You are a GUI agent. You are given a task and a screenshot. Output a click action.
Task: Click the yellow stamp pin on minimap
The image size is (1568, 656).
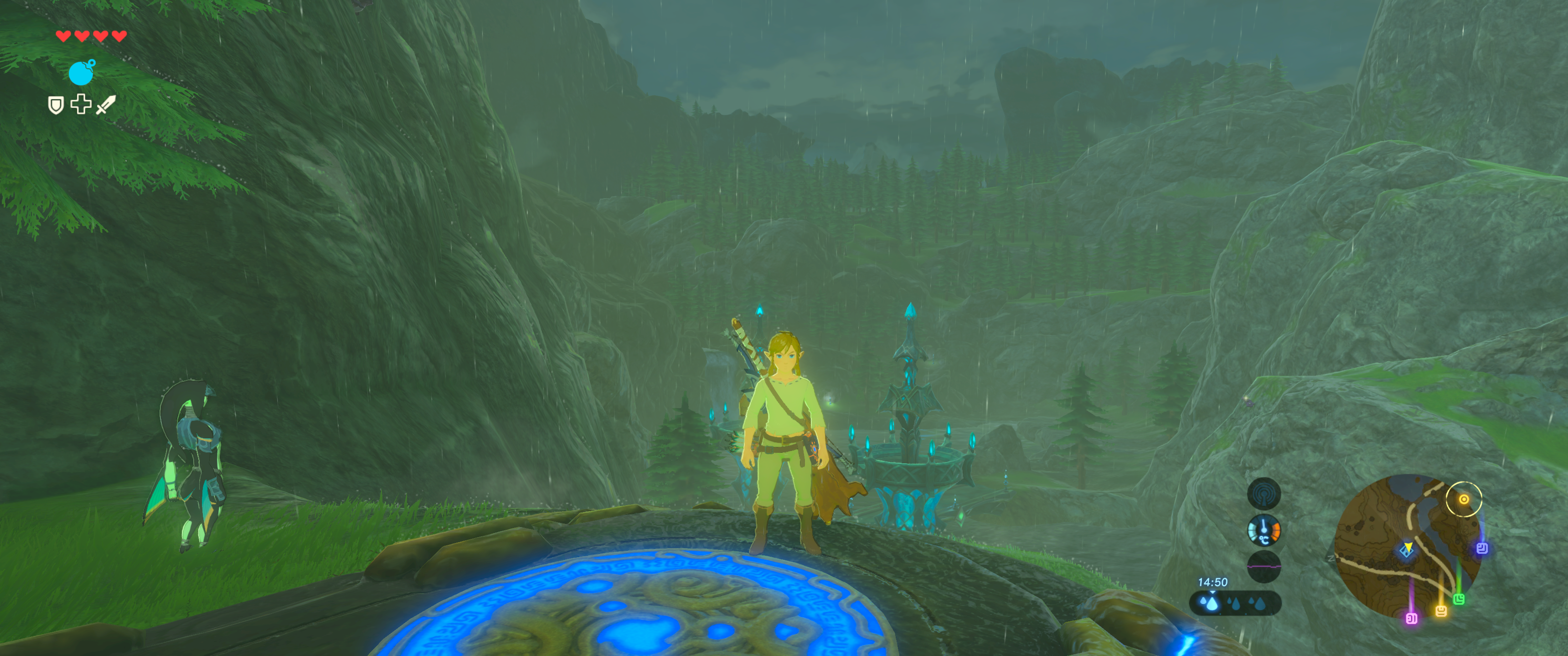pos(1441,610)
